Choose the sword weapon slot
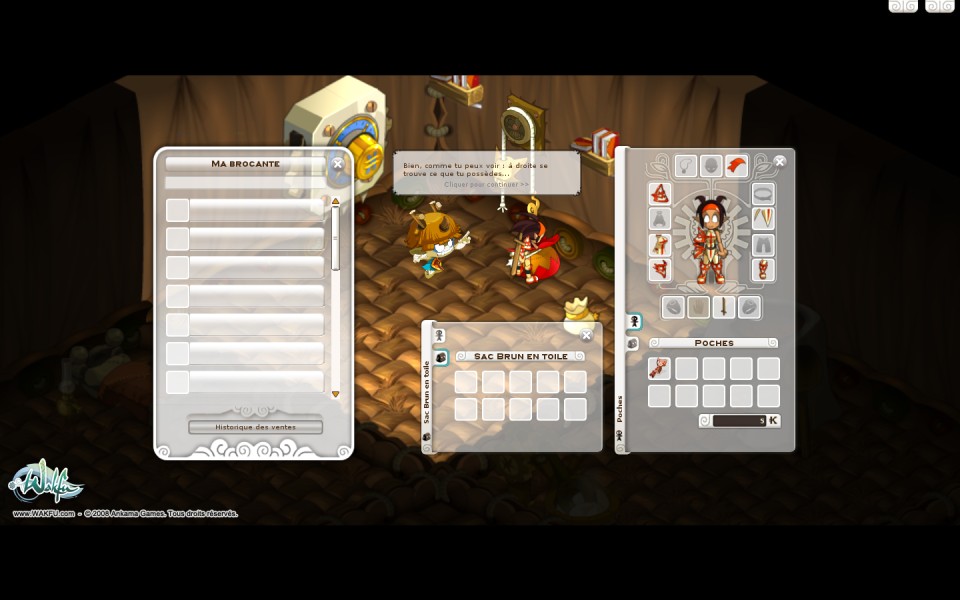Screen dimensions: 960x600 click(723, 307)
